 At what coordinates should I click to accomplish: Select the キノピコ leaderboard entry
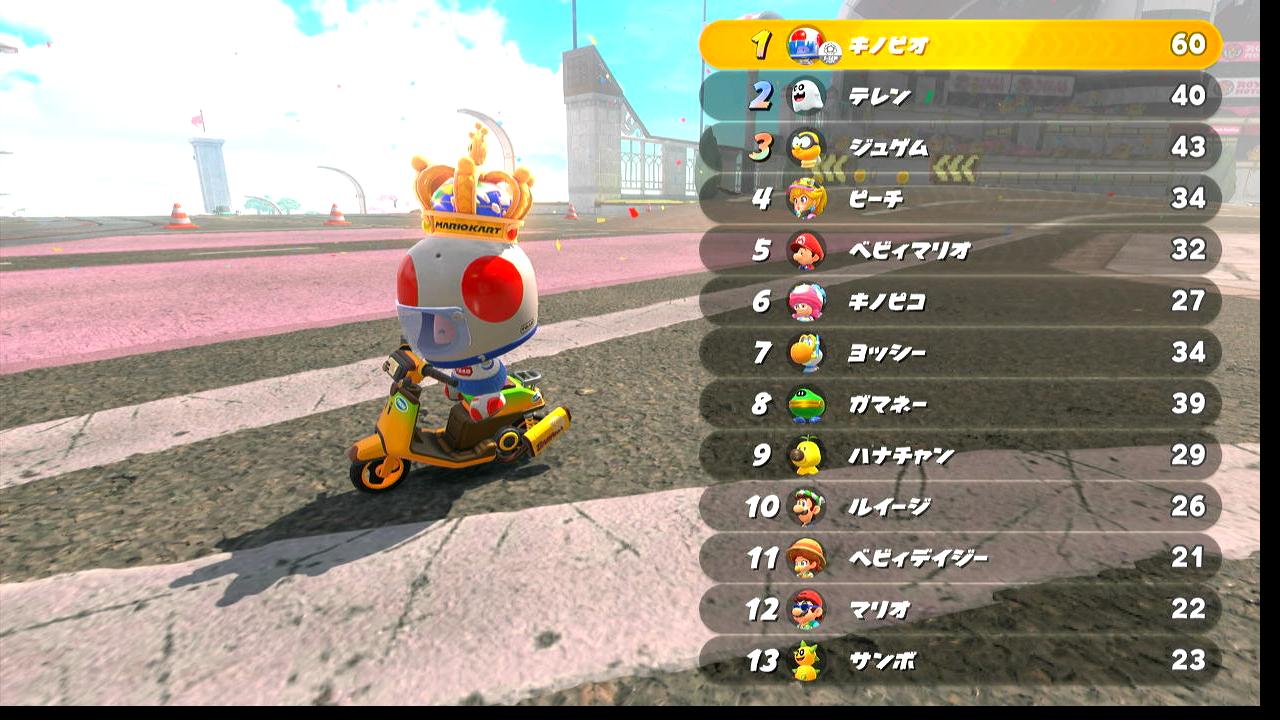point(960,301)
